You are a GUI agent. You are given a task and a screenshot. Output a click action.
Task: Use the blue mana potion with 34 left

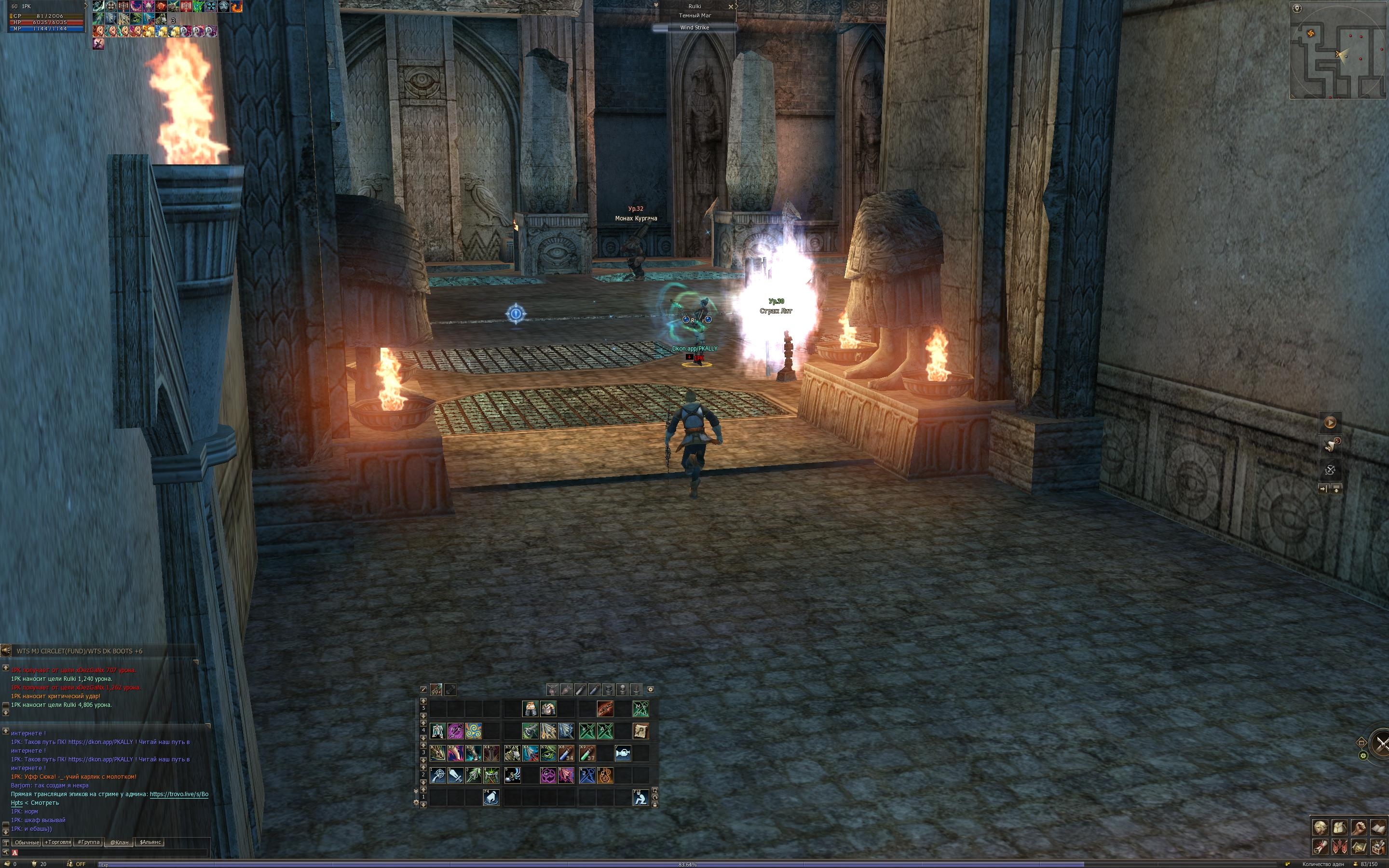point(566,753)
